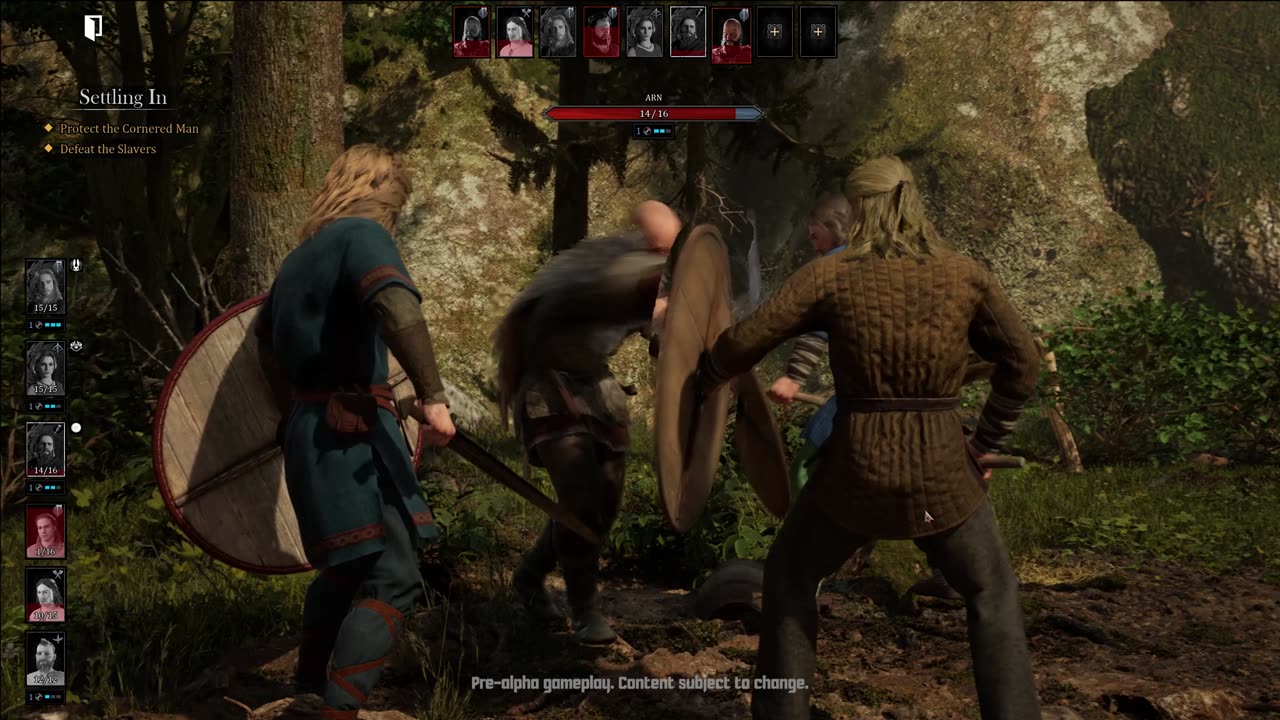This screenshot has width=1280, height=720.
Task: Select the party portrait with 15/15 blond man
Action: pyautogui.click(x=45, y=286)
